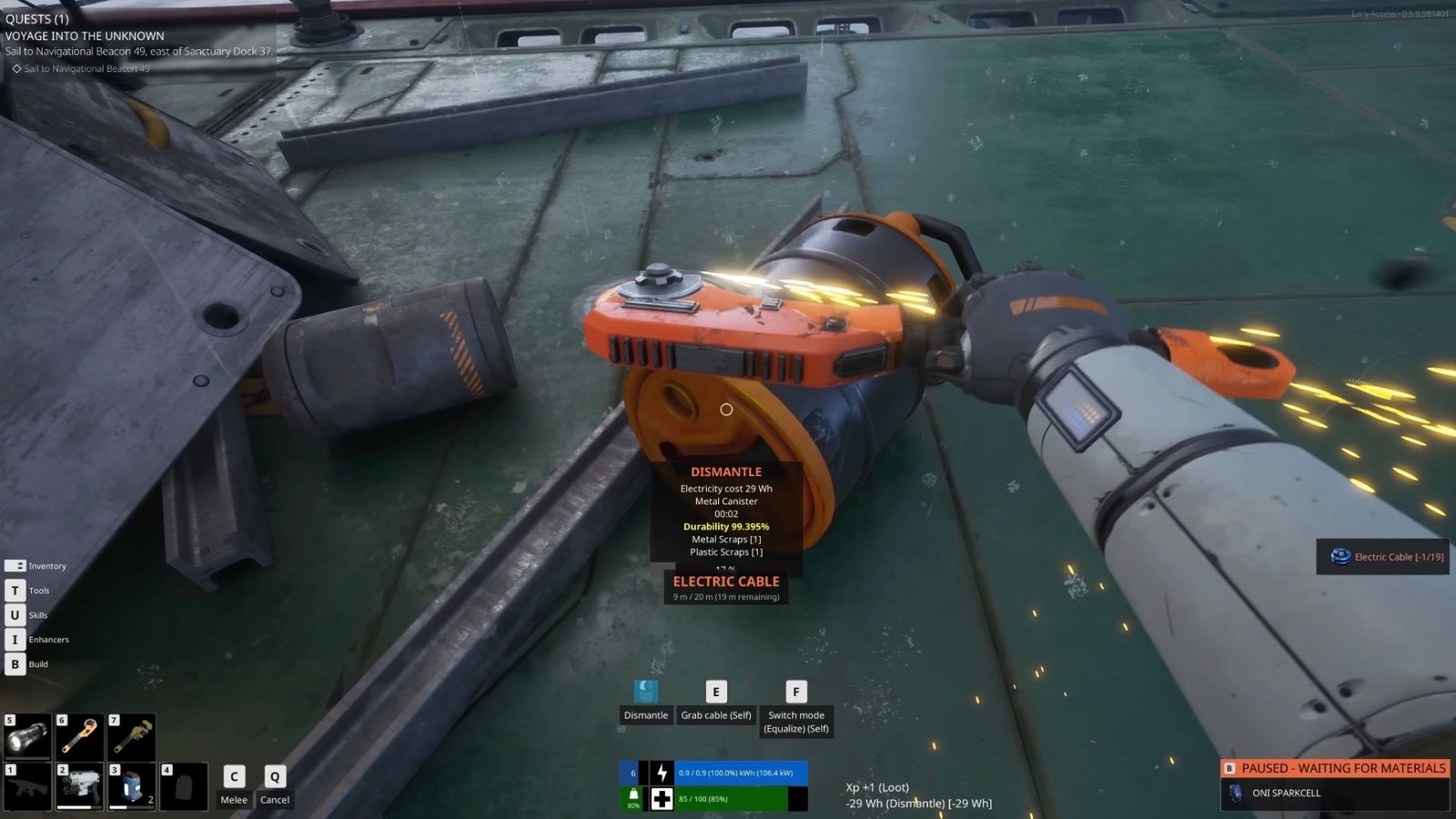Click the Oni Sparkcell item icon

coord(1236,793)
